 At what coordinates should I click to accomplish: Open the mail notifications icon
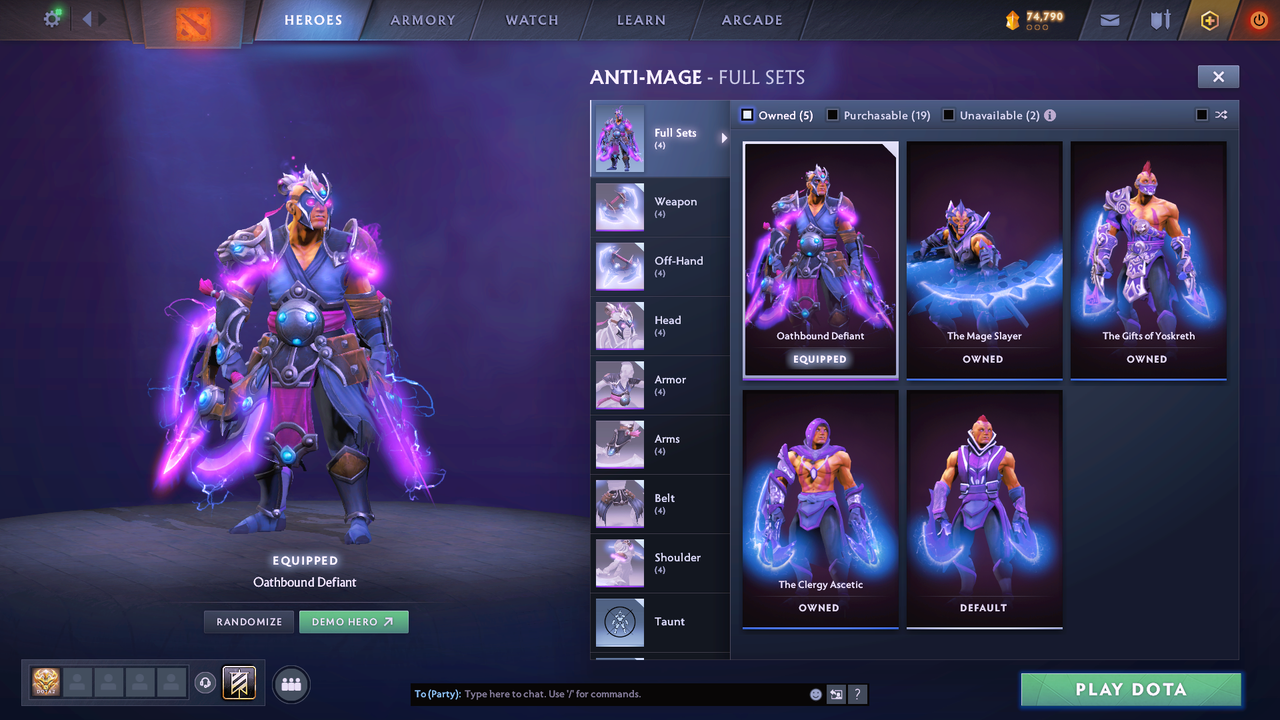pyautogui.click(x=1108, y=20)
